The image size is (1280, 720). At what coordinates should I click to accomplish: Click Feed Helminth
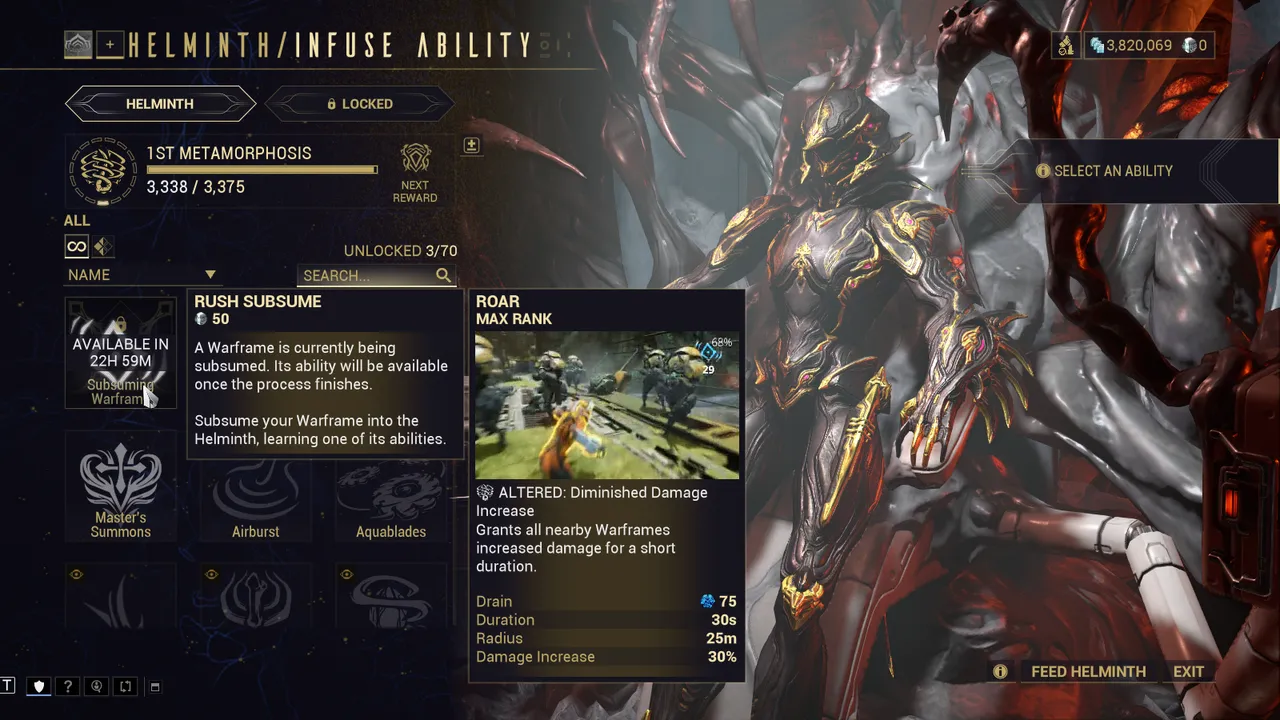click(x=1088, y=672)
